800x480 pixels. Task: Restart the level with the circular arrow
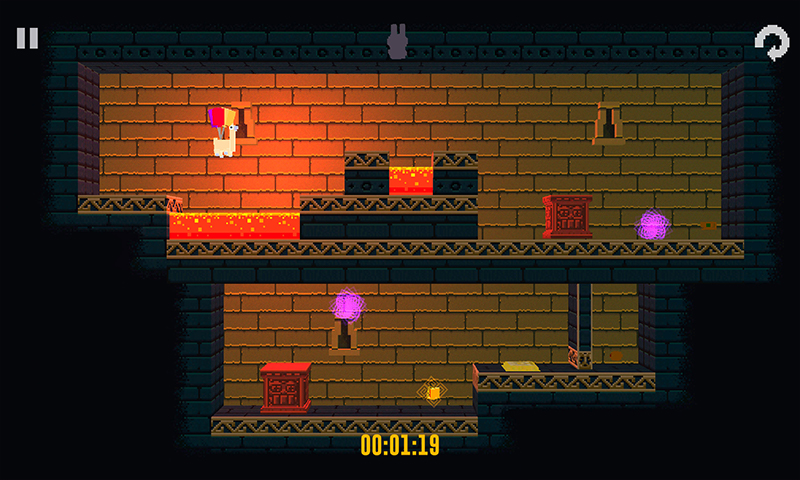pos(771,42)
